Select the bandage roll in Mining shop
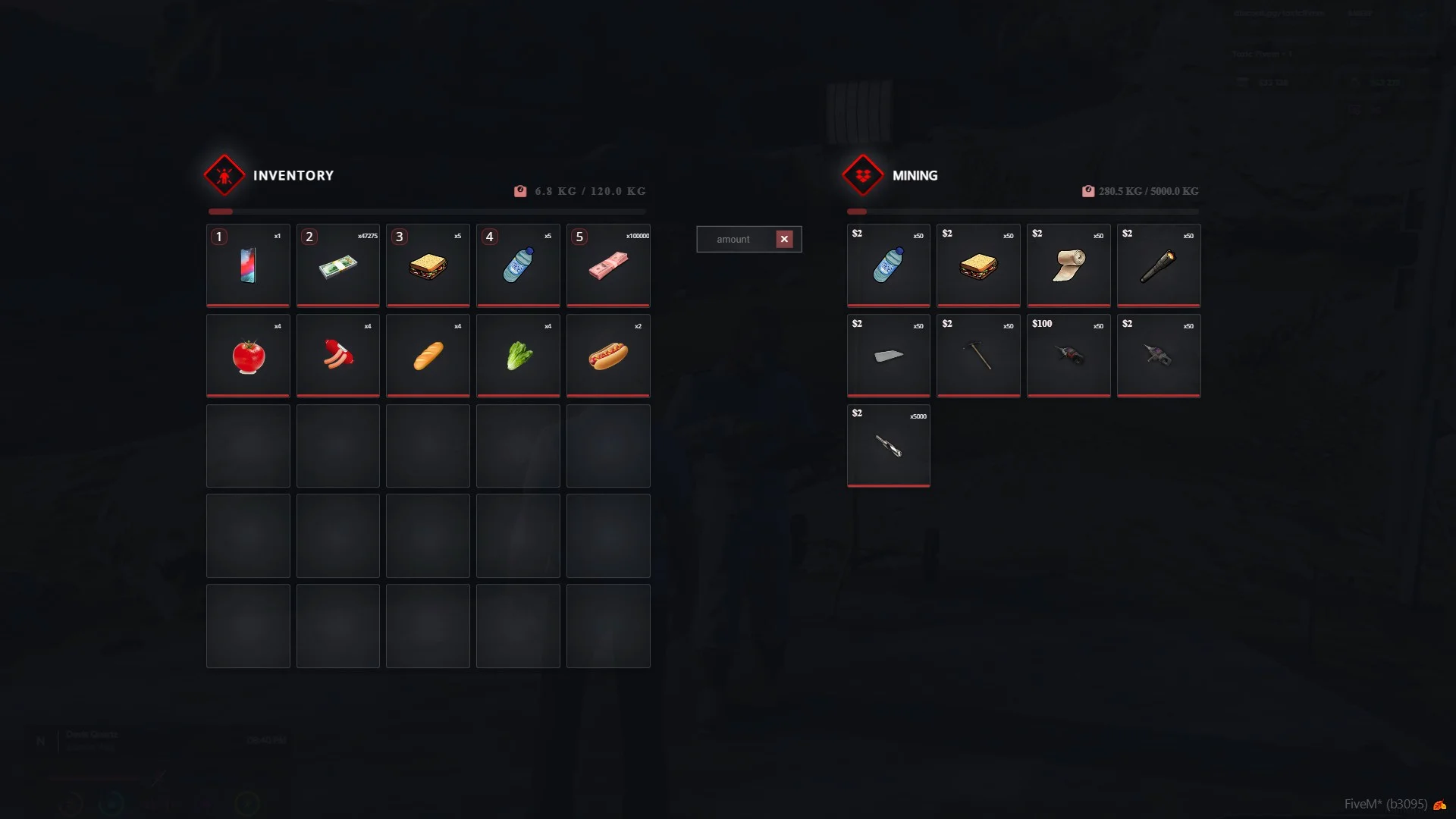1456x819 pixels. (x=1068, y=265)
